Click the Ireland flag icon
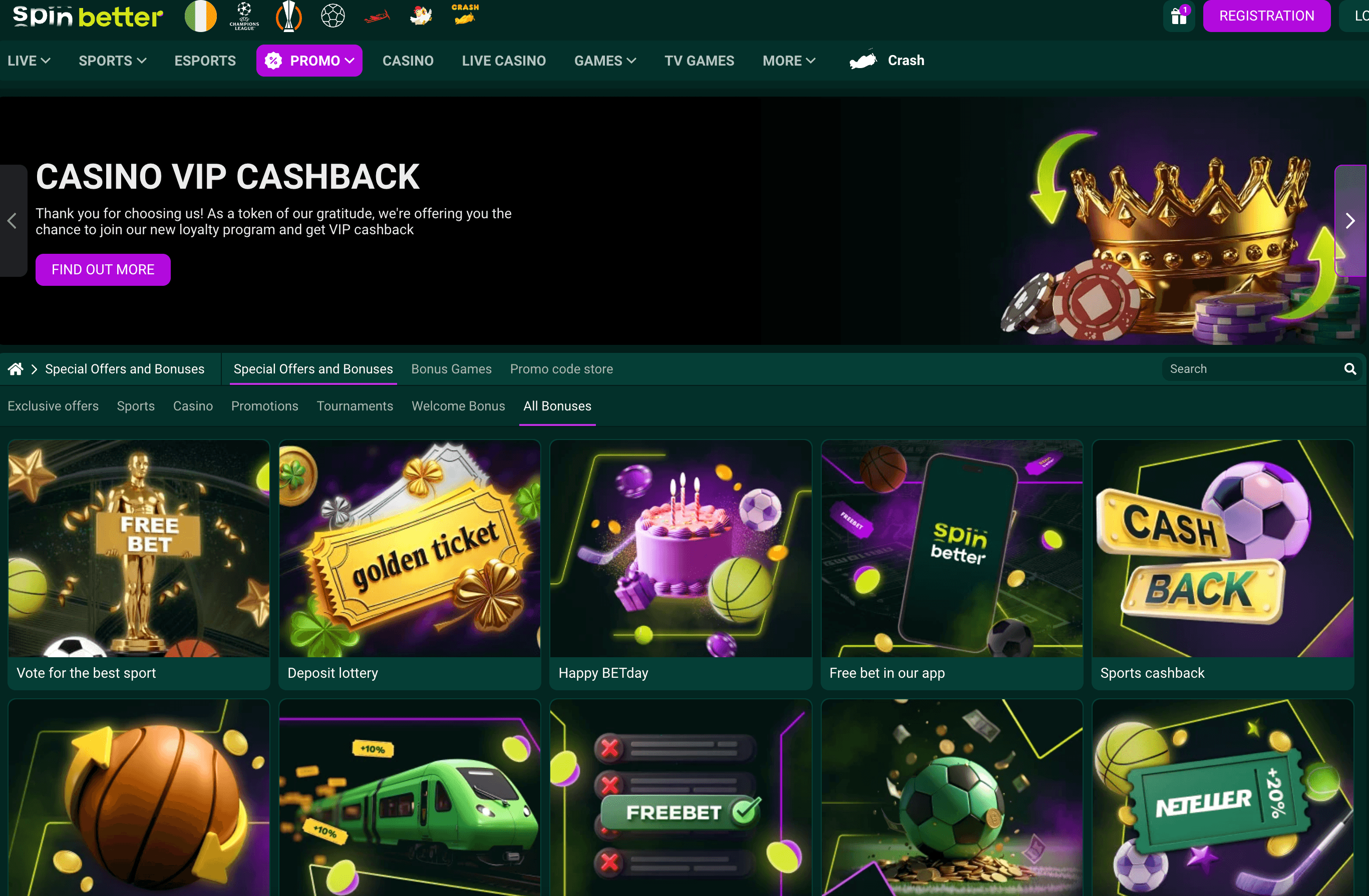Image resolution: width=1369 pixels, height=896 pixels. point(200,16)
